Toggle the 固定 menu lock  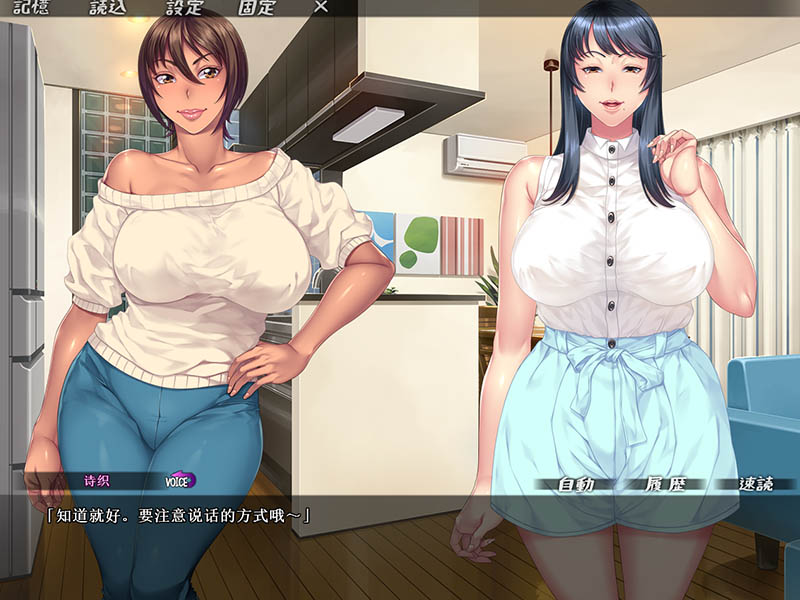tap(257, 7)
